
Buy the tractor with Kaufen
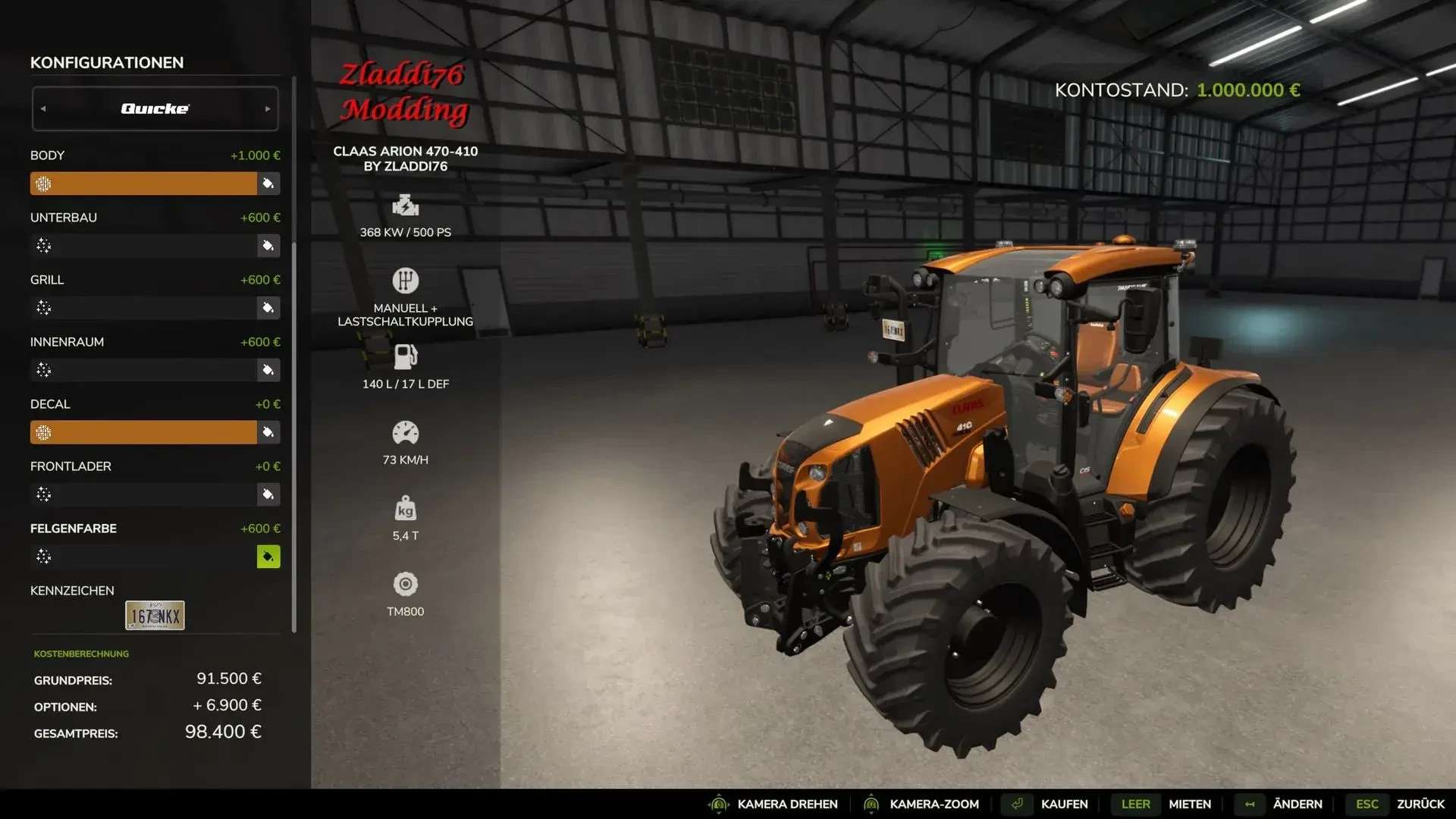point(1063,804)
